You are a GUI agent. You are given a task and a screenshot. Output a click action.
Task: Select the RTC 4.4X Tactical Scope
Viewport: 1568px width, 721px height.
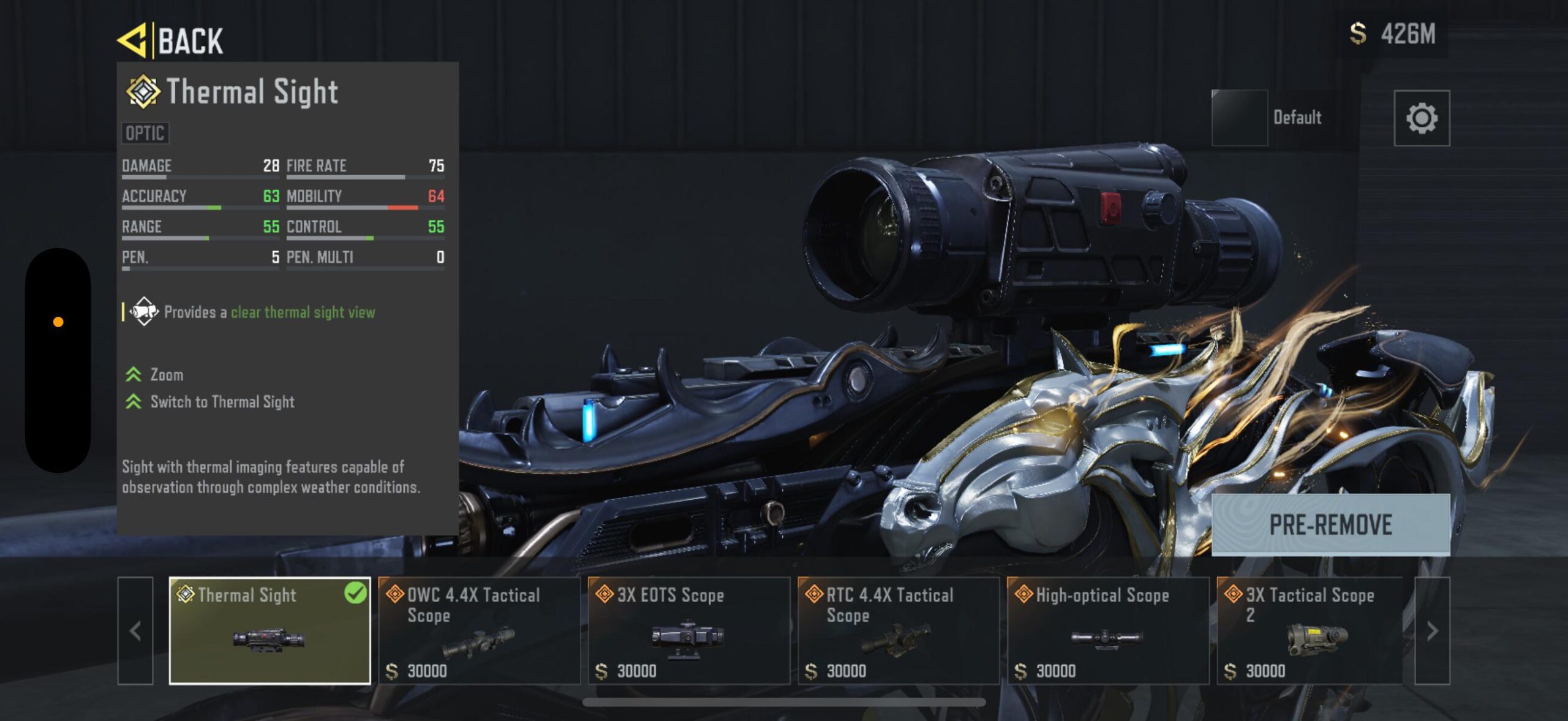pyautogui.click(x=899, y=630)
